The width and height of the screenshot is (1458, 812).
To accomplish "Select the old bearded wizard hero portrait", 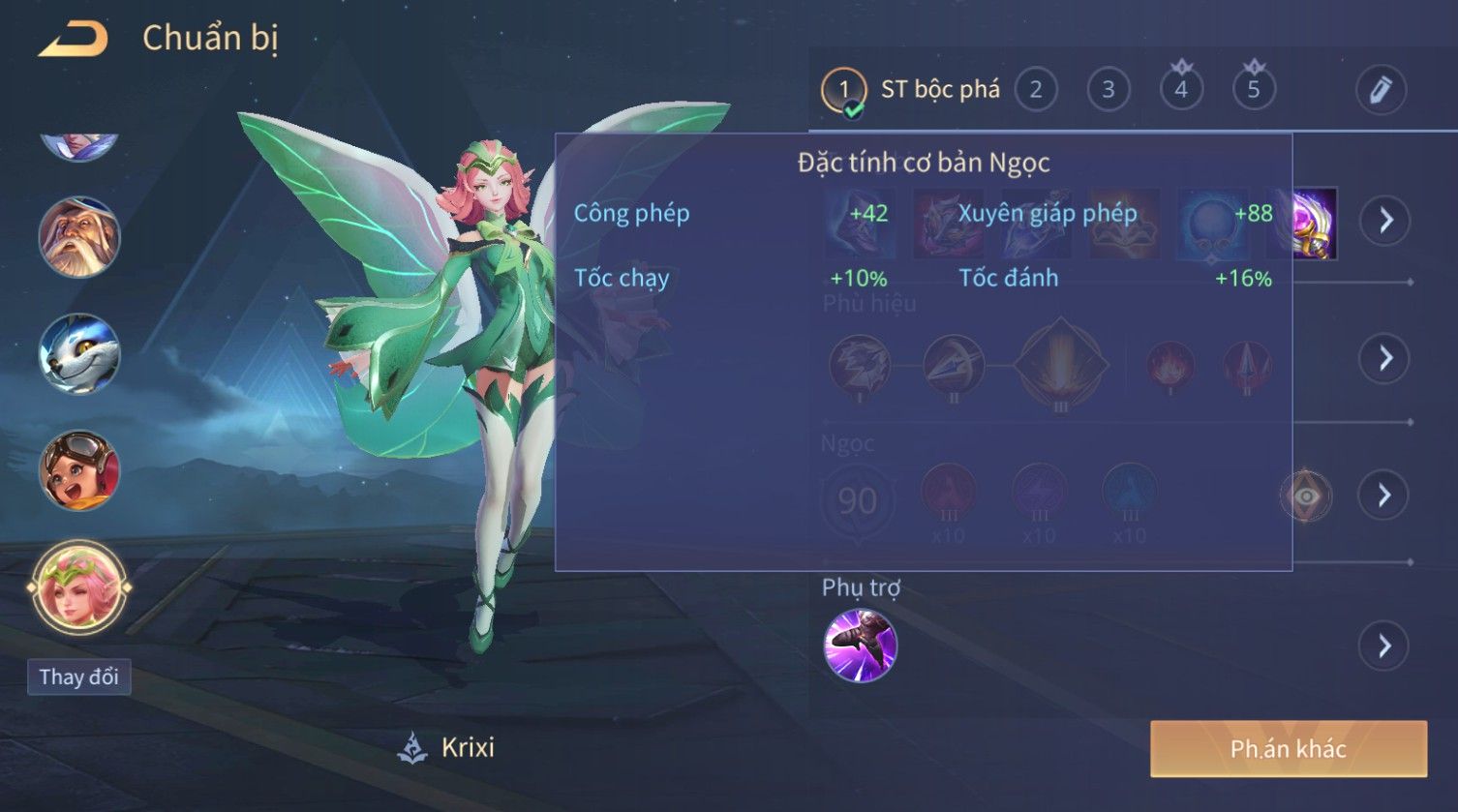I will (79, 238).
